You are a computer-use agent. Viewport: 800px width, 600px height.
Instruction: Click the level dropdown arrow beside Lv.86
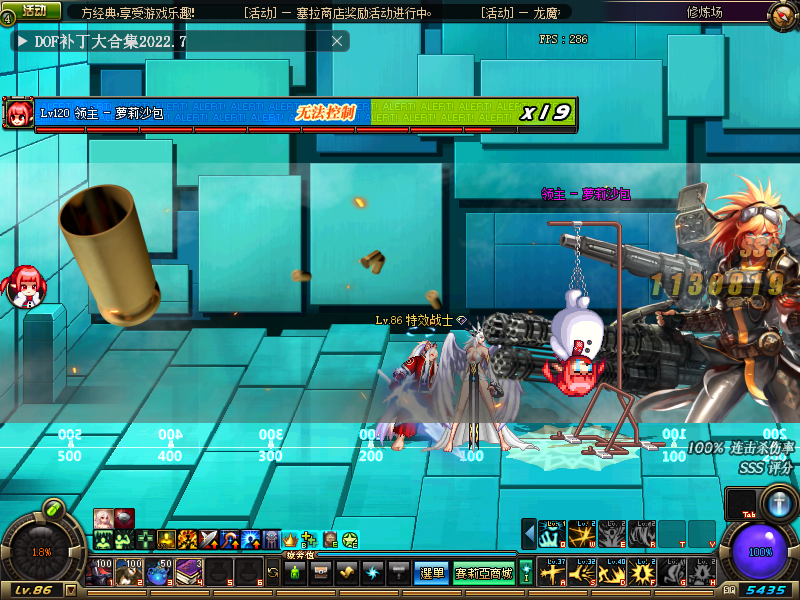pos(70,590)
